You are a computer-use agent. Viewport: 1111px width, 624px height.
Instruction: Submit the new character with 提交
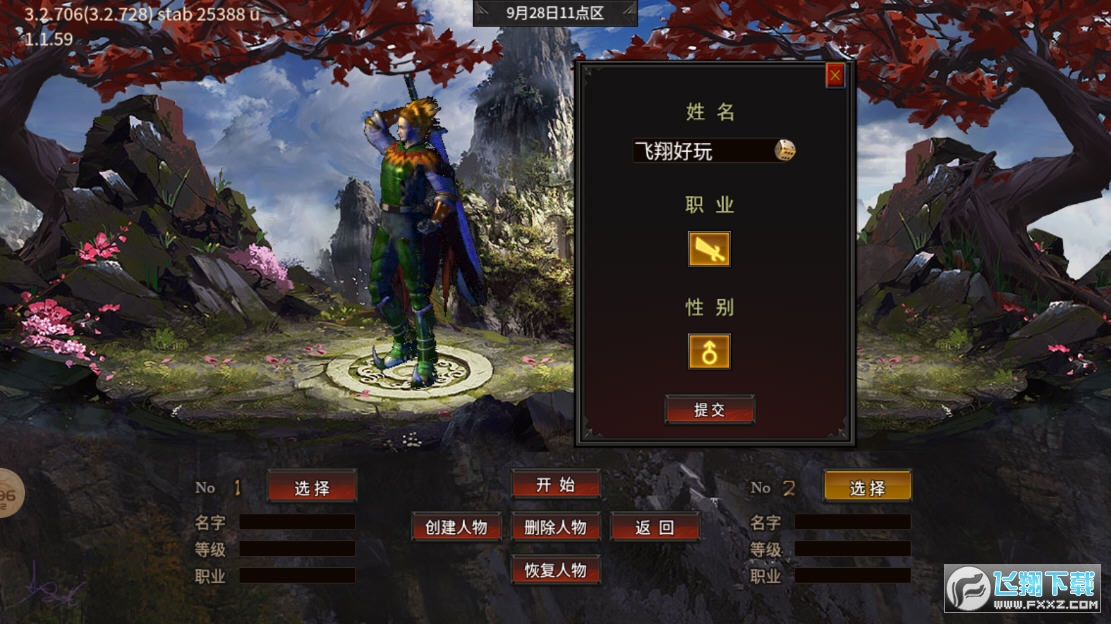coord(709,410)
